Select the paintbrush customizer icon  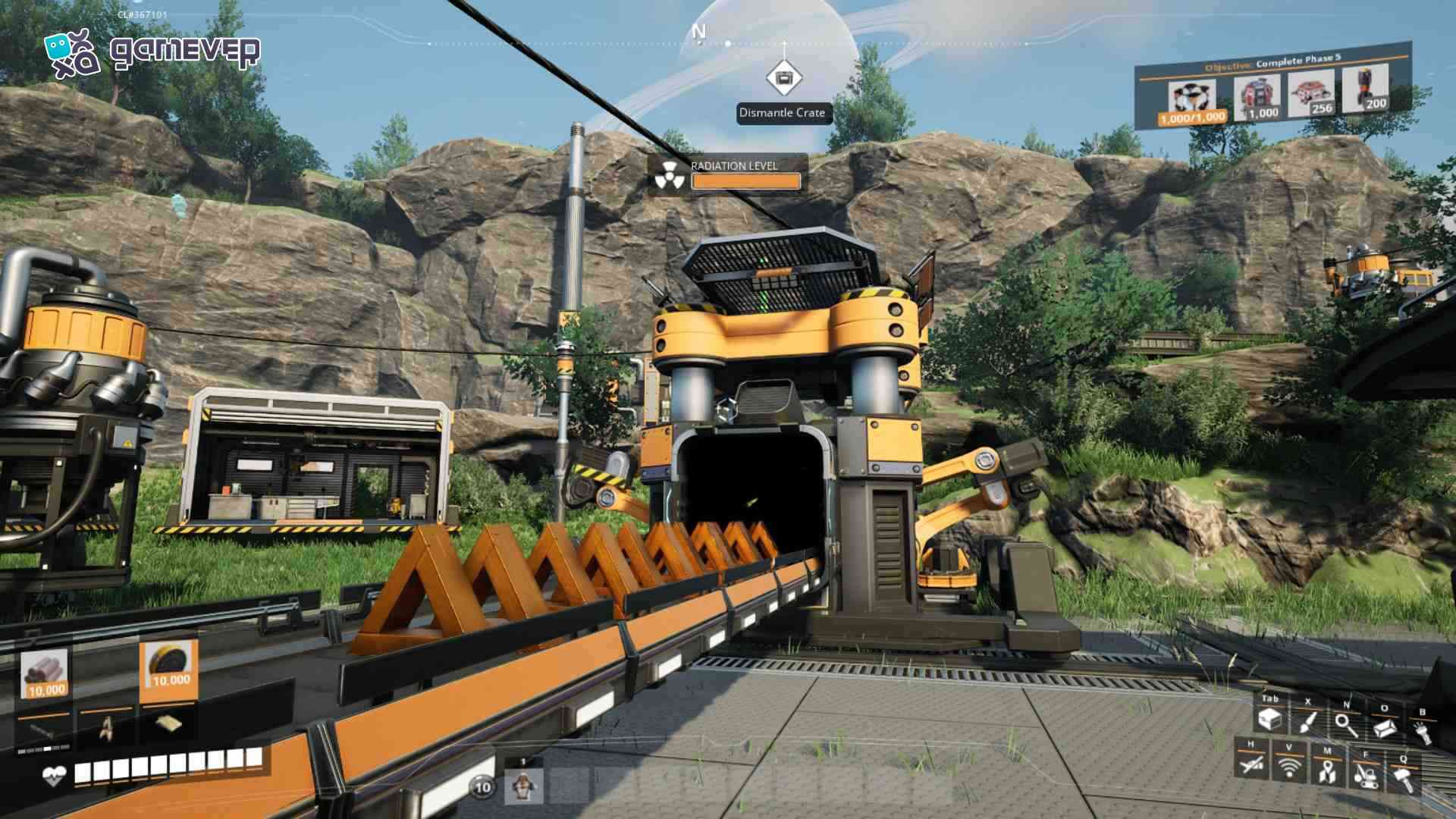coord(1307,722)
